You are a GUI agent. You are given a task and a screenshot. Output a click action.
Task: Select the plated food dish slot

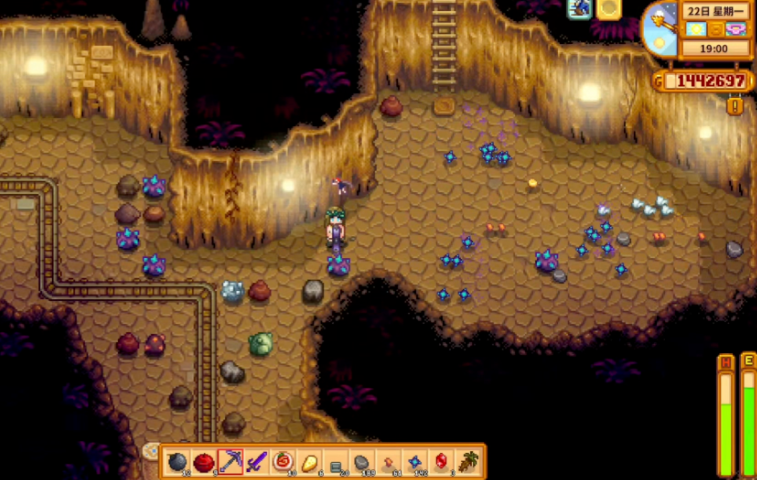pos(283,462)
